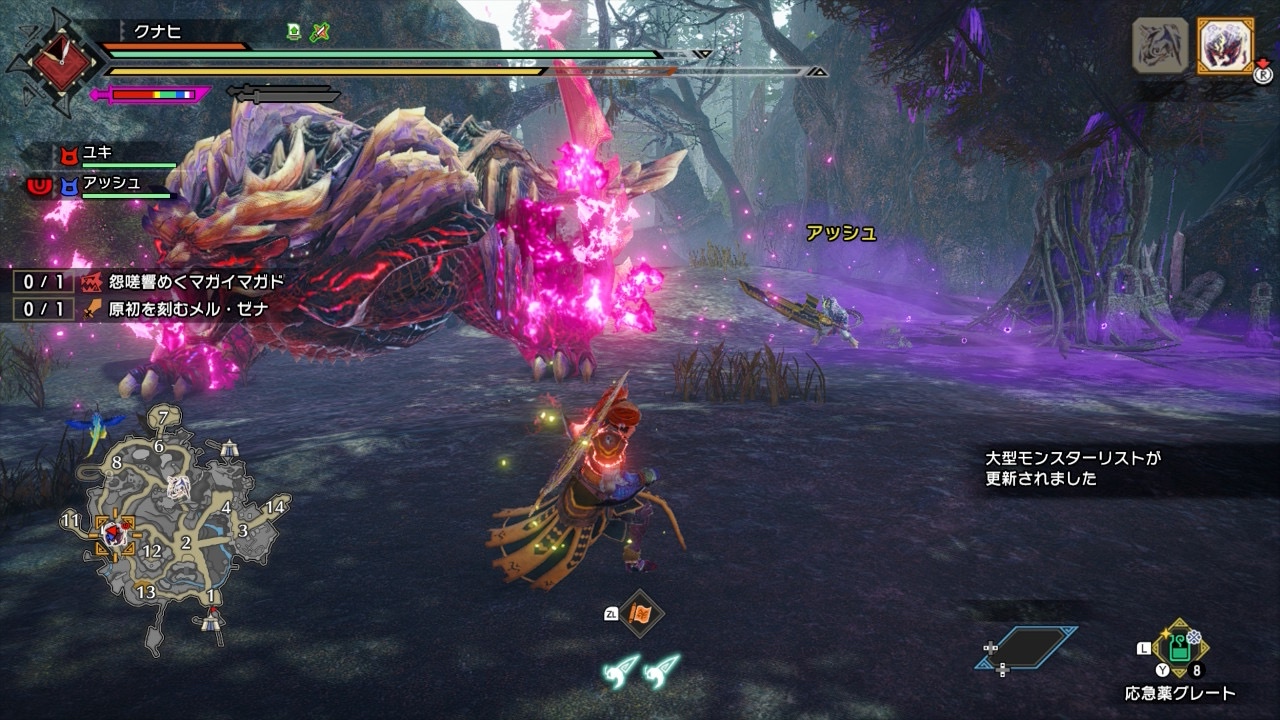Open the area minimap
The width and height of the screenshot is (1280, 720).
(180, 525)
